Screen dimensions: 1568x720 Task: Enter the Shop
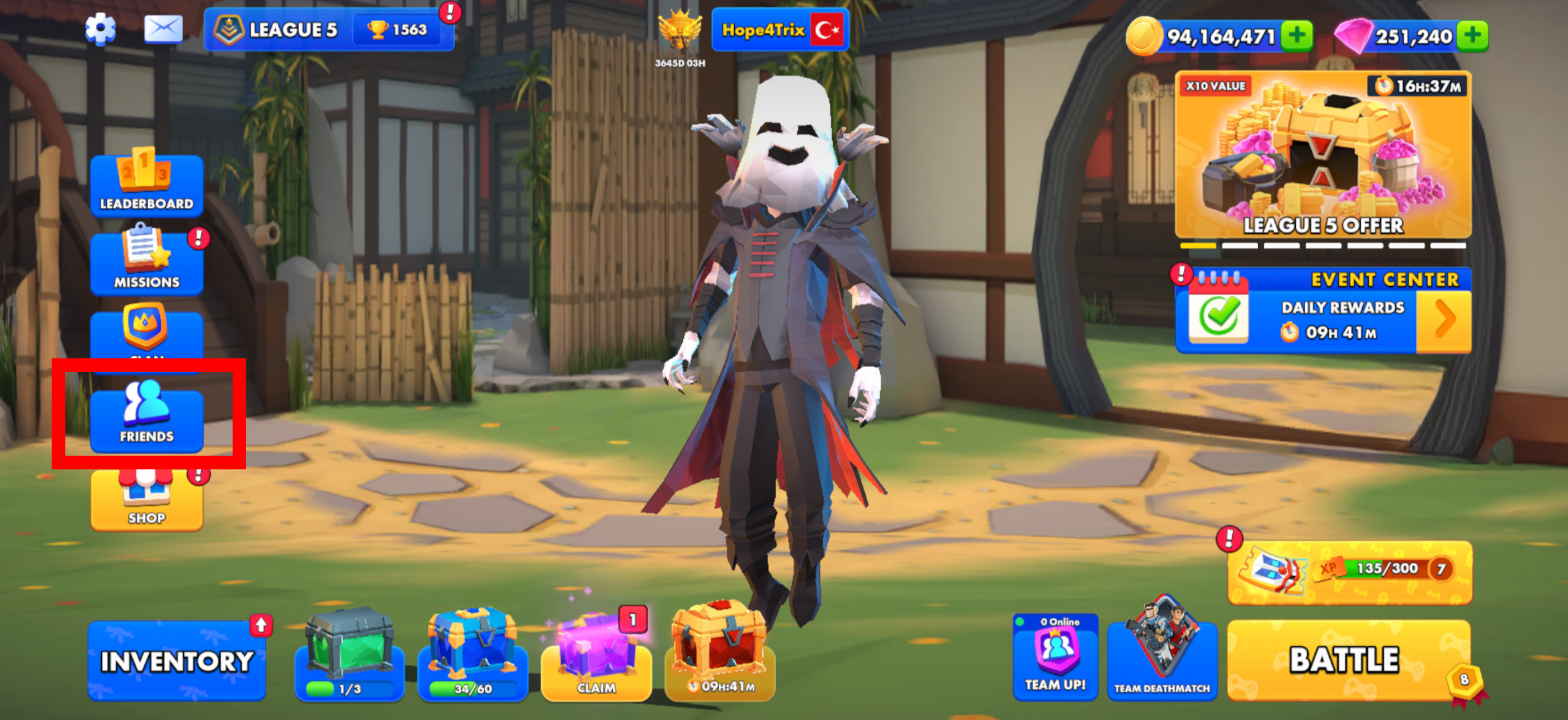[147, 500]
